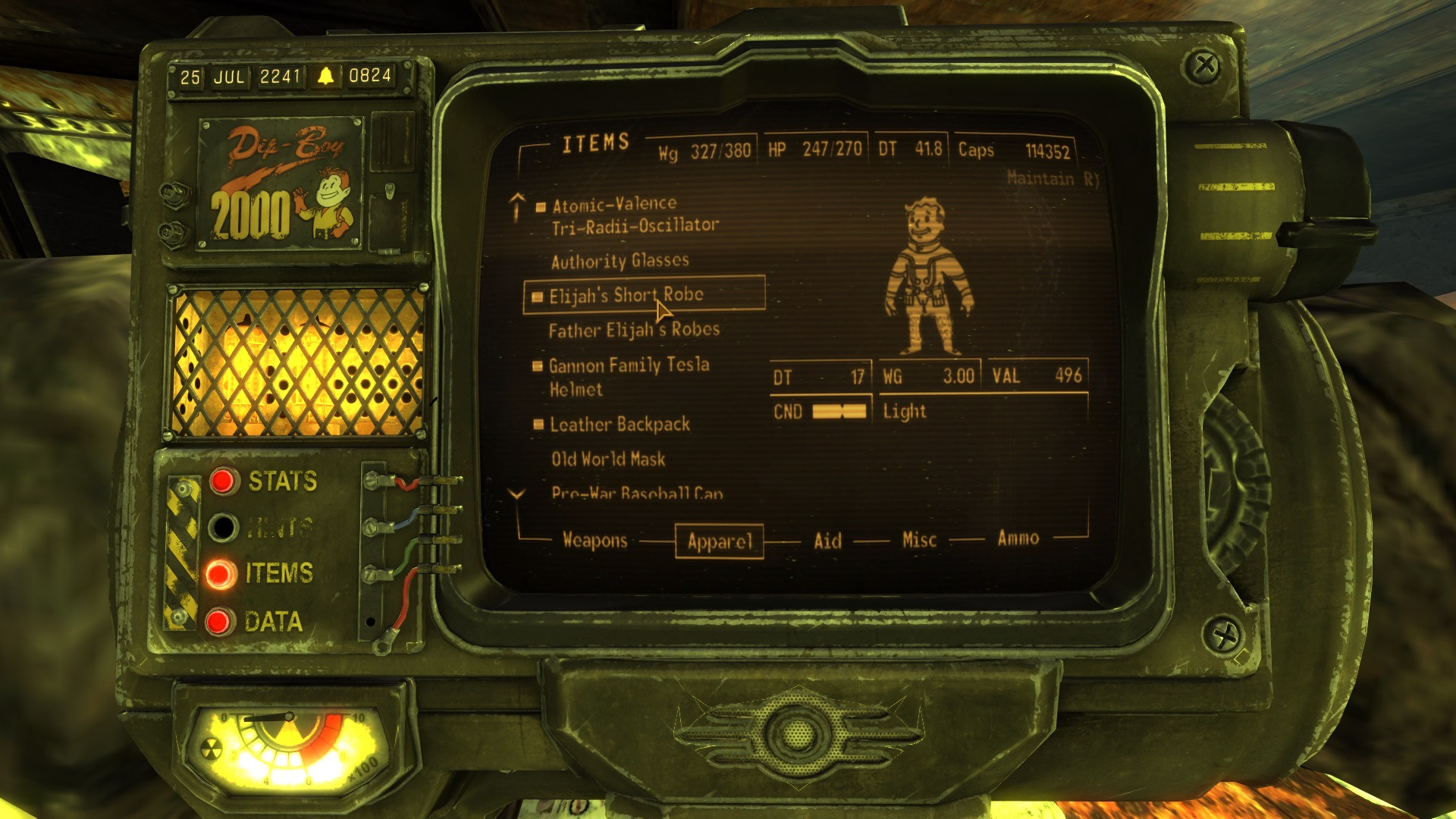Select Father Elijah's Robes from the list
The width and height of the screenshot is (1456, 819).
click(635, 329)
